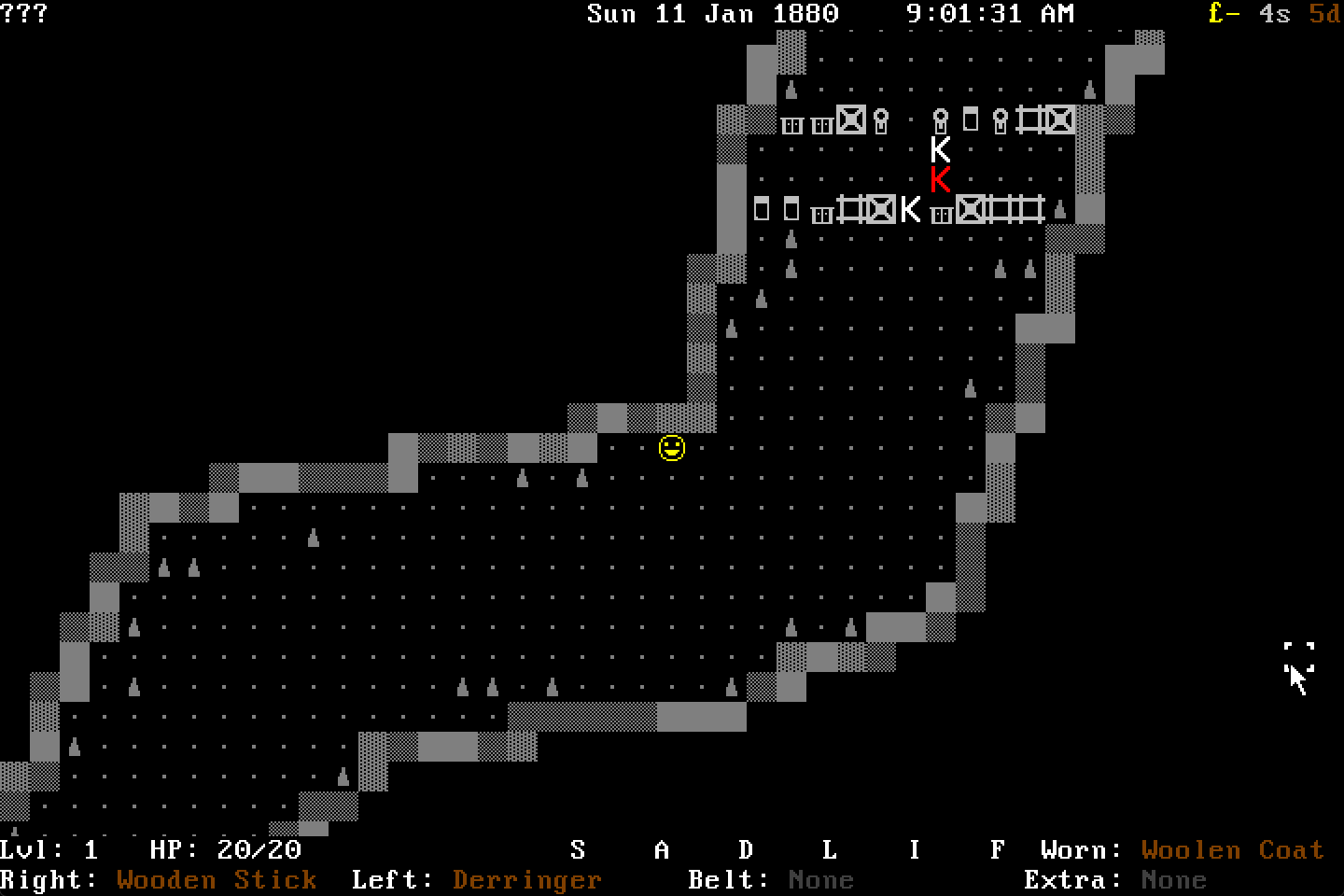Click the targeting bracket cursor on the map
The width and height of the screenshot is (1344, 896).
(x=1297, y=654)
